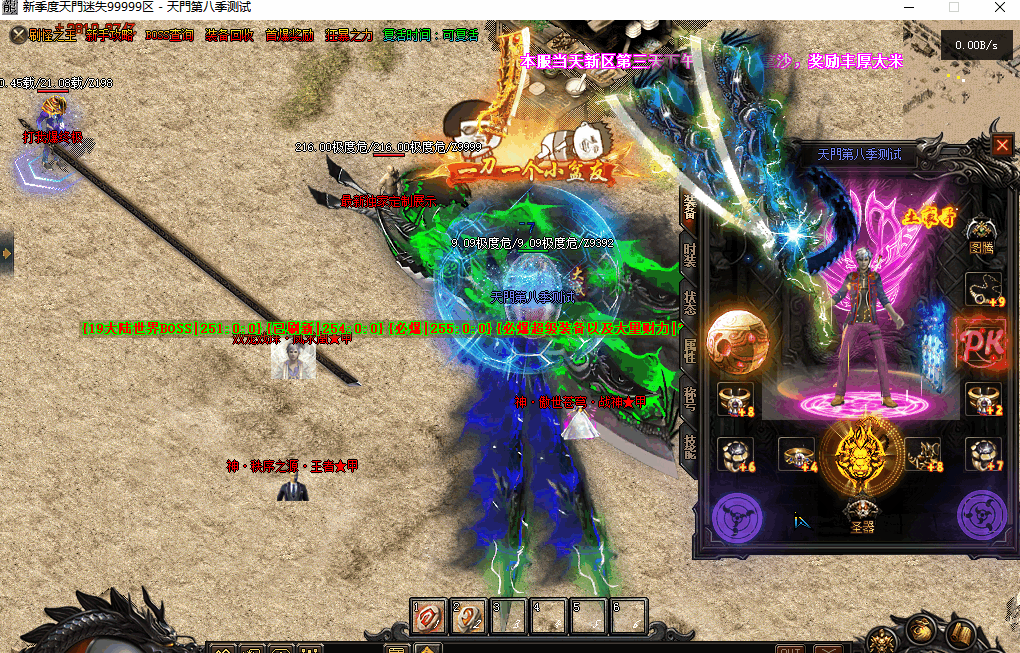Open 装备回收 equipment recycling
The height and width of the screenshot is (653, 1020).
[229, 35]
